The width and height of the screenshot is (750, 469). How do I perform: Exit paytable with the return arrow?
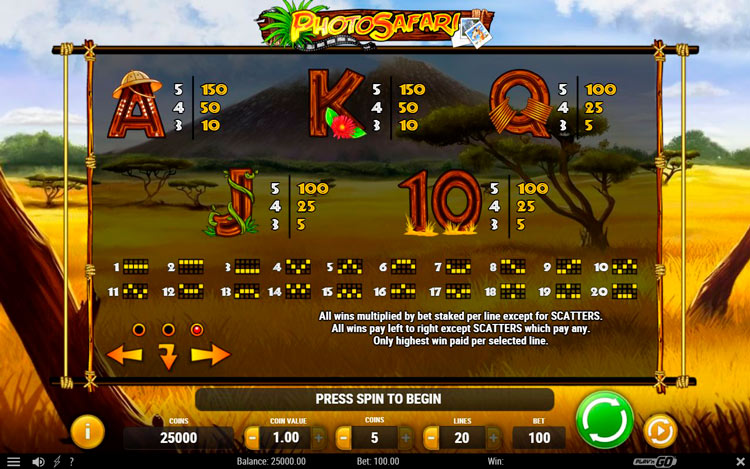coord(168,355)
